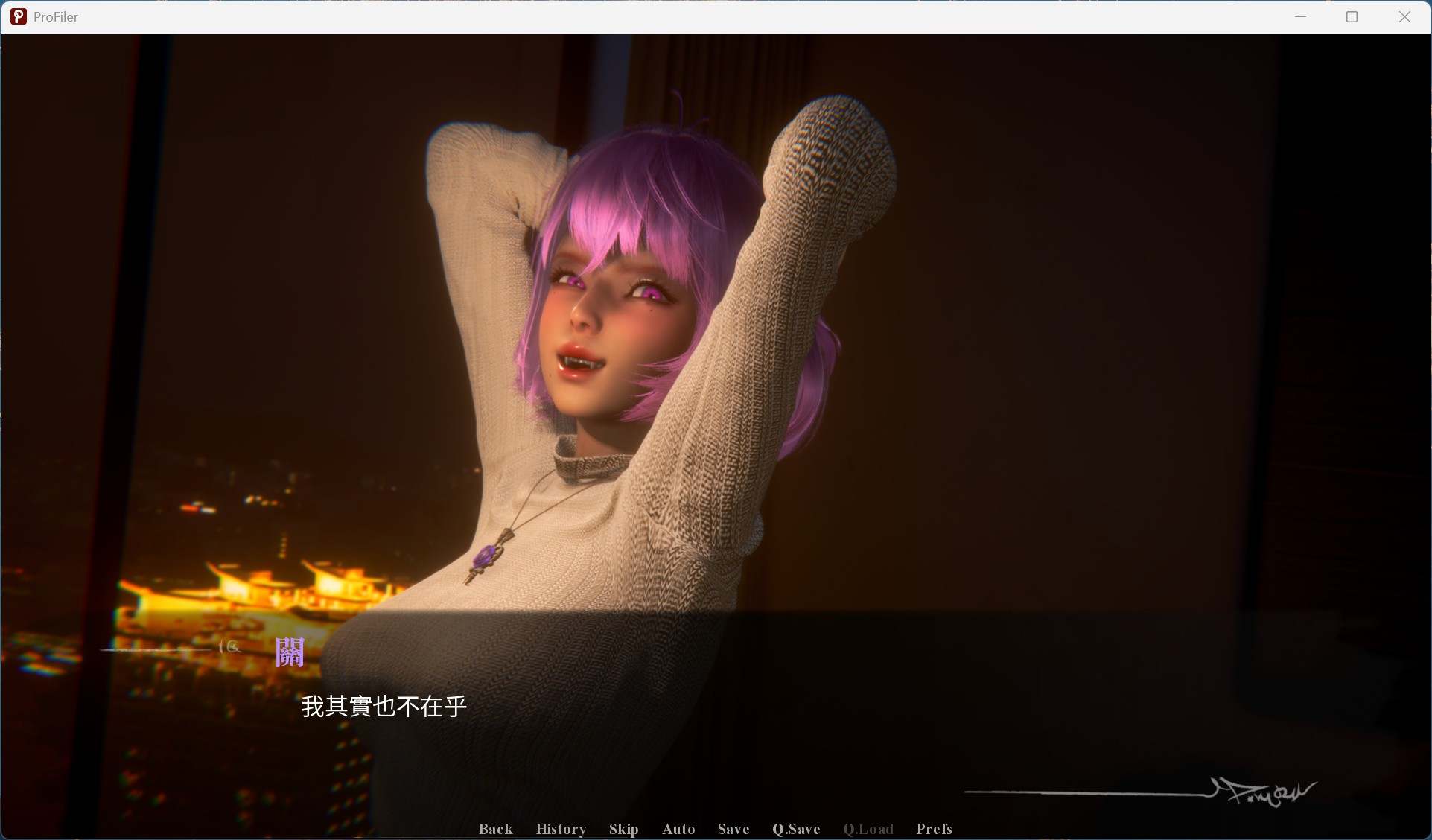Image resolution: width=1432 pixels, height=840 pixels.
Task: Enable Auto-advance mode
Action: (x=678, y=829)
